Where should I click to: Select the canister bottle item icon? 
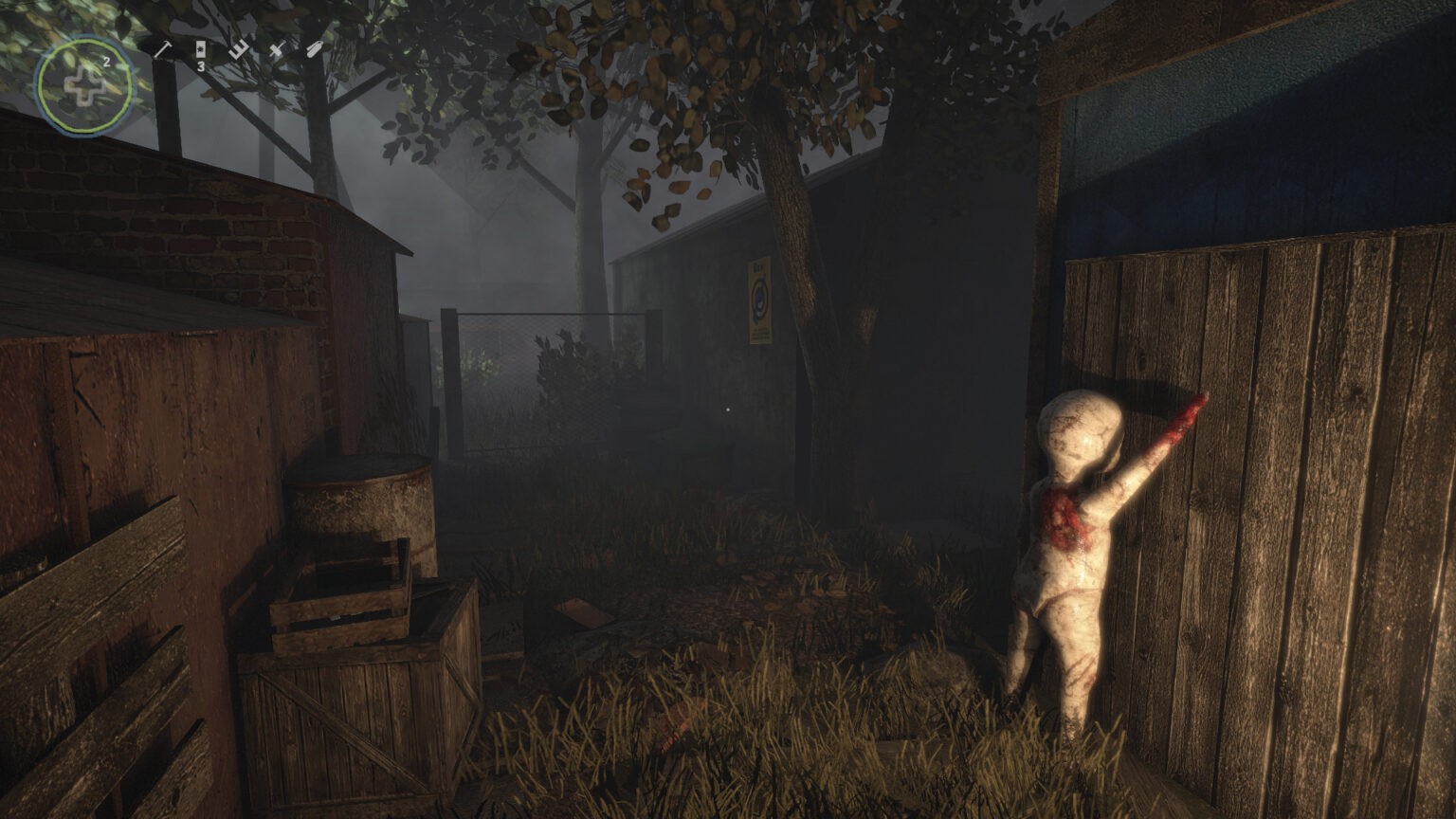(x=314, y=50)
